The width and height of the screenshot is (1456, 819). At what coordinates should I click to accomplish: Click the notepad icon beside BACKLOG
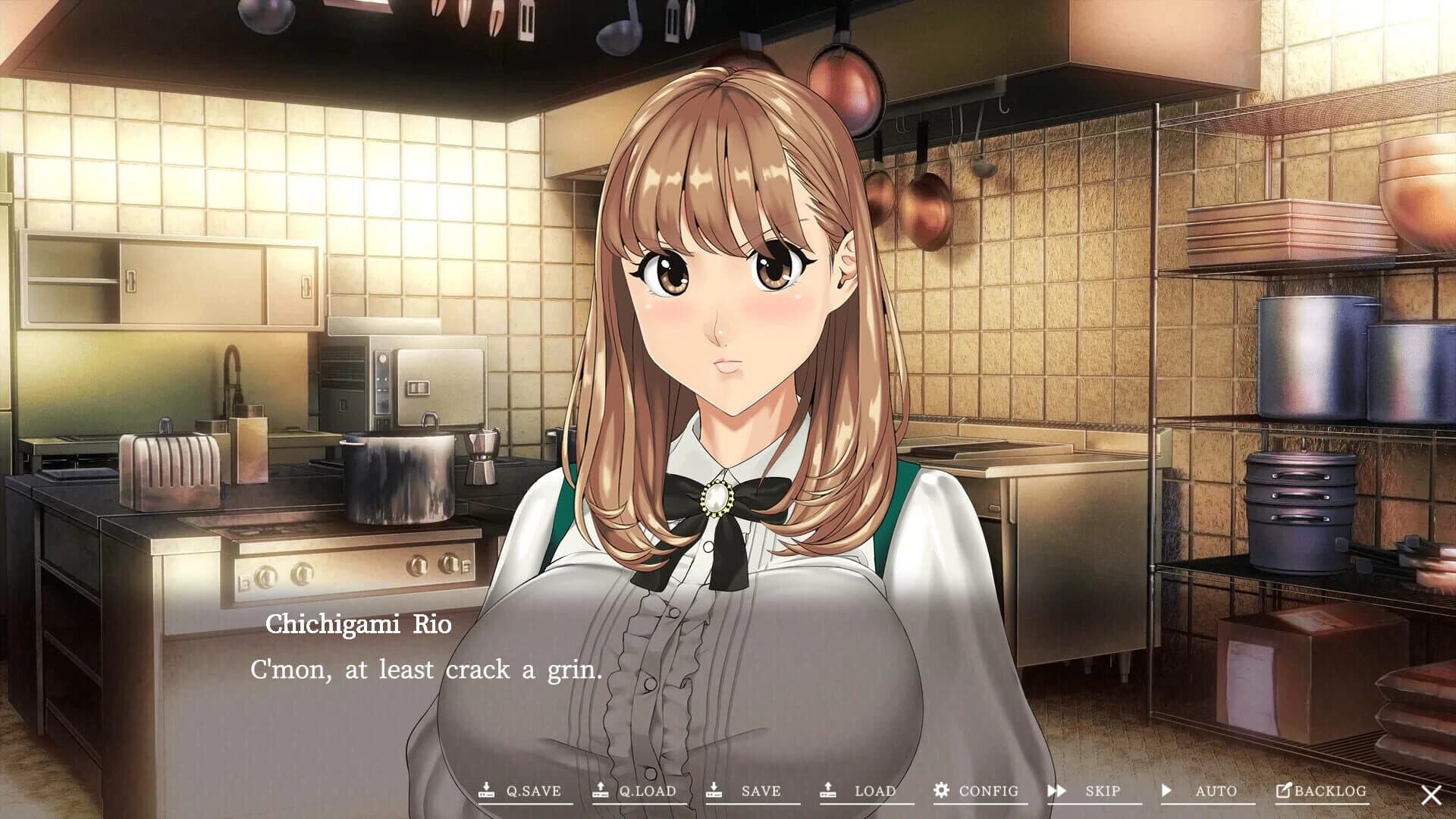click(1282, 791)
